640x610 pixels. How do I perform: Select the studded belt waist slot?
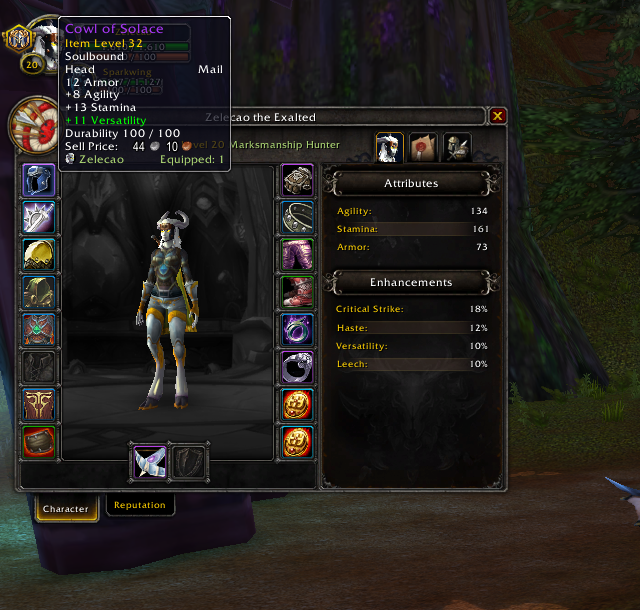coord(297,218)
